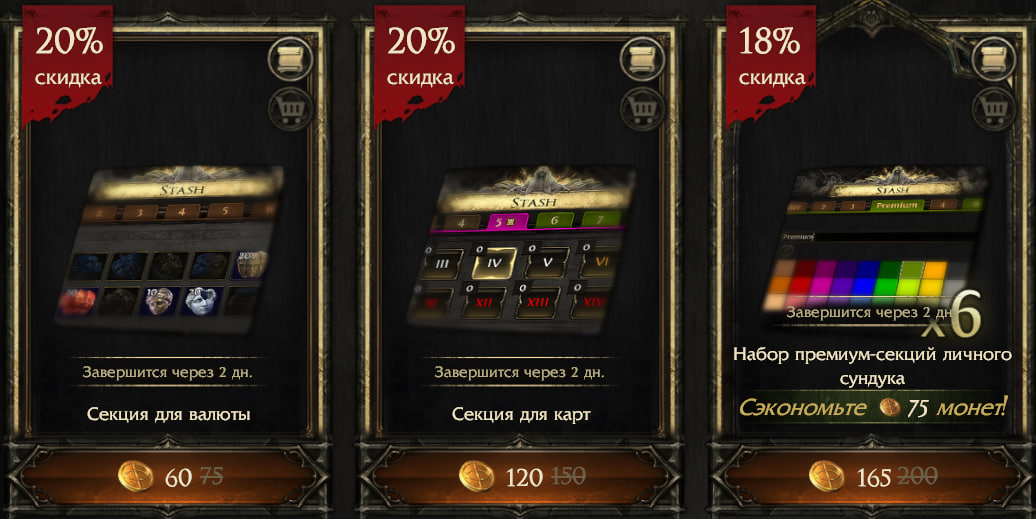Purchase the premium tab bundle for 165 coins
Viewport: 1036px width, 519px height.
[x=871, y=476]
